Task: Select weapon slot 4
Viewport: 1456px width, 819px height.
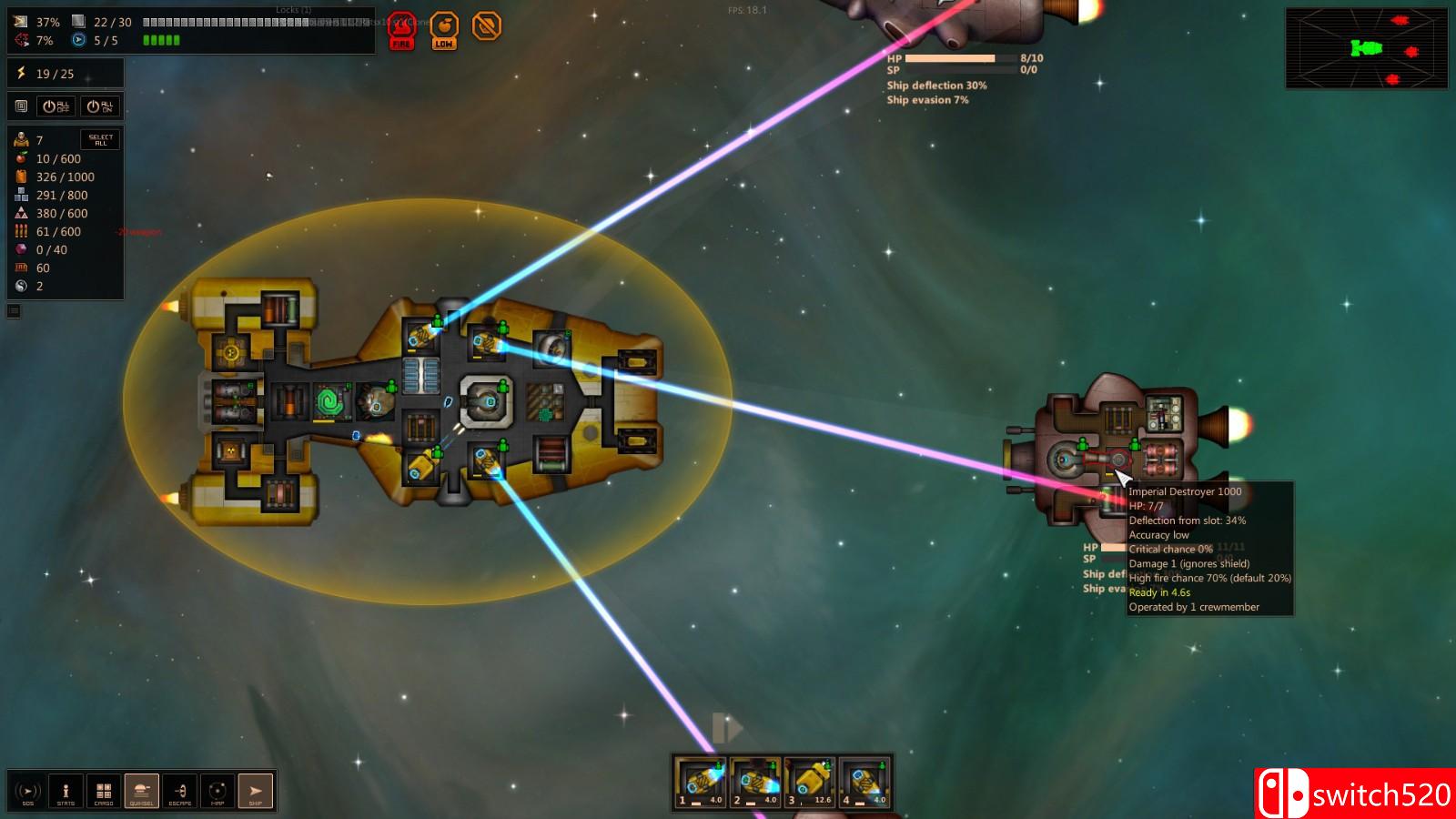Action: (864, 783)
